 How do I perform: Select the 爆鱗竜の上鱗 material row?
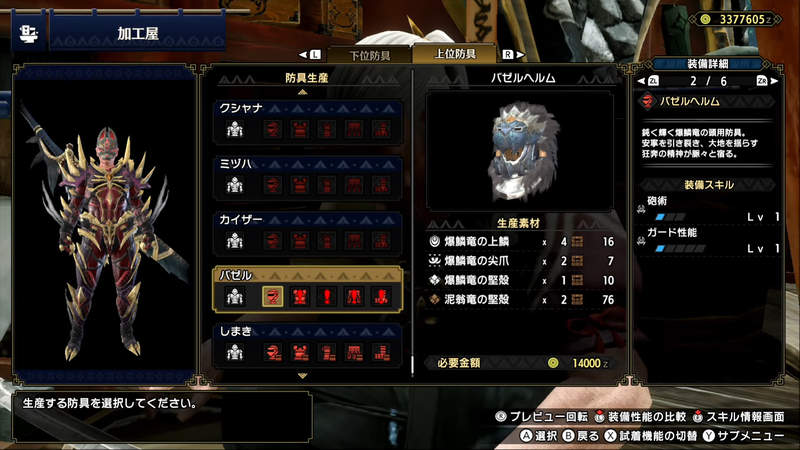(520, 242)
